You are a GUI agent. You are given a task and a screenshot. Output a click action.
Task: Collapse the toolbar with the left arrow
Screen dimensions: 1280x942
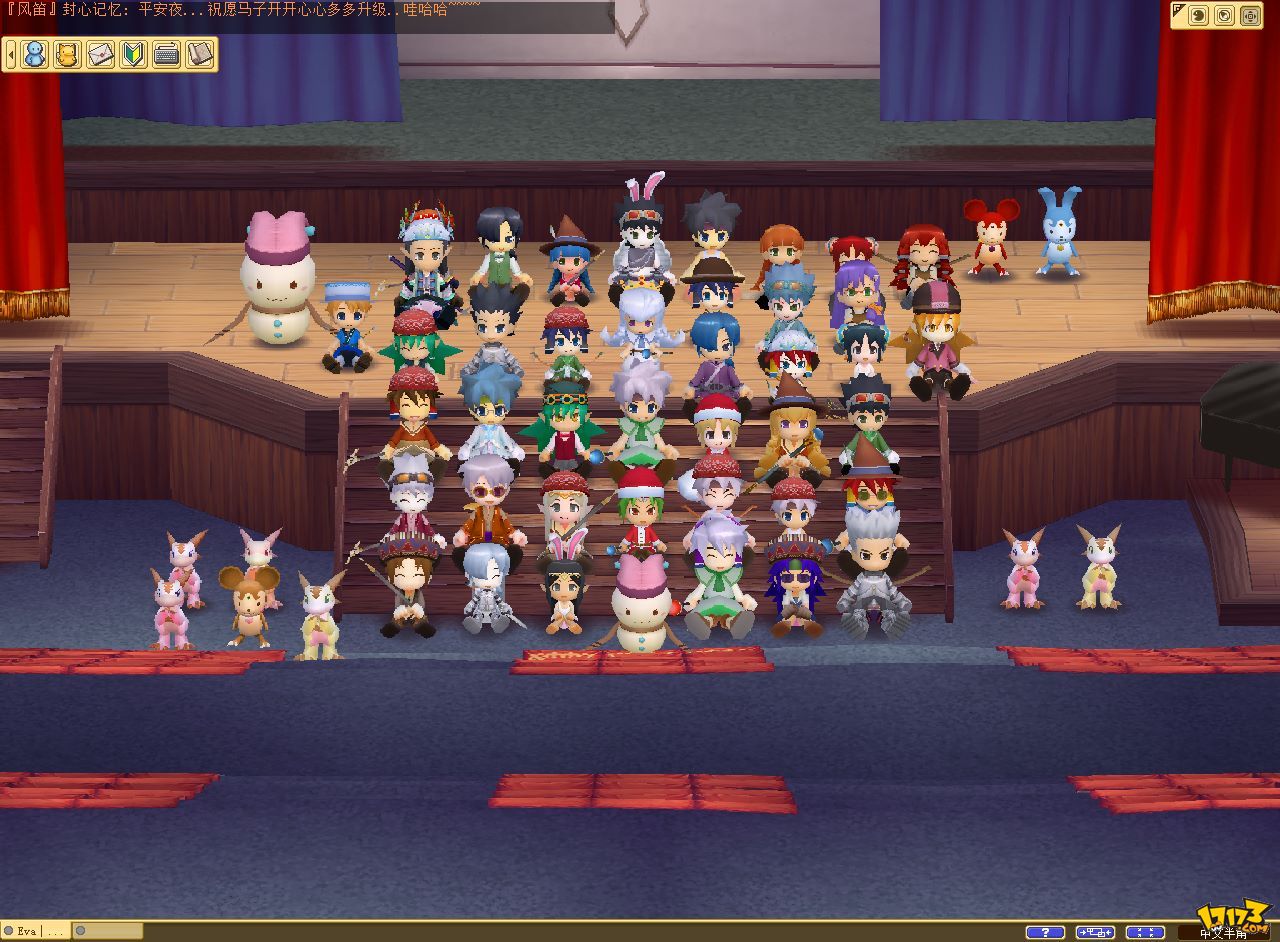(9, 54)
